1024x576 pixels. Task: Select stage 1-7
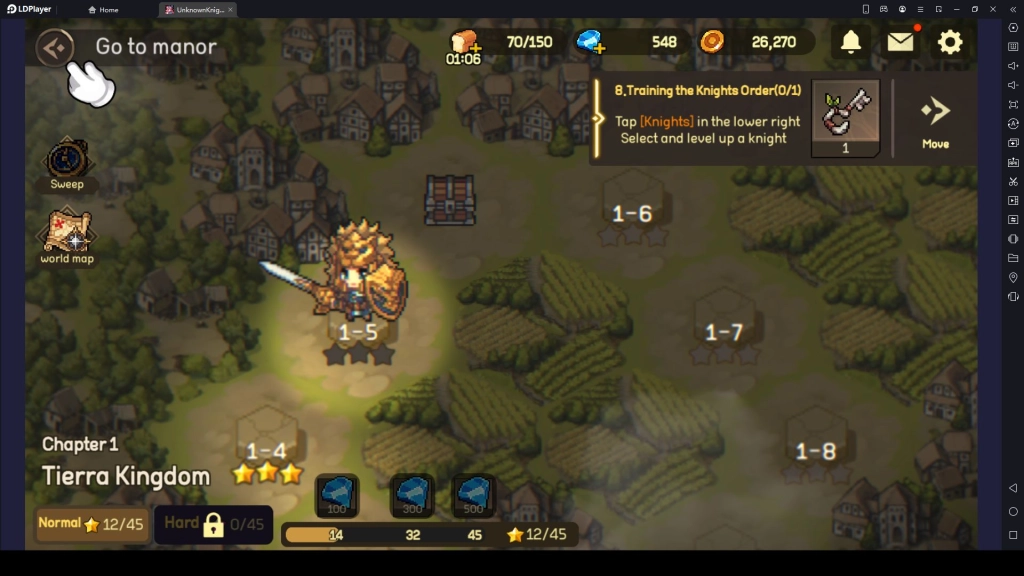pos(724,332)
